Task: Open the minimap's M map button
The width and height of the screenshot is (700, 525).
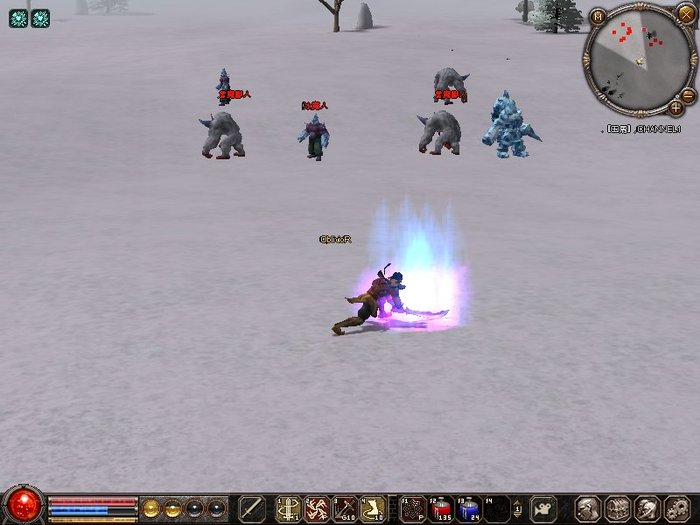Action: (598, 16)
